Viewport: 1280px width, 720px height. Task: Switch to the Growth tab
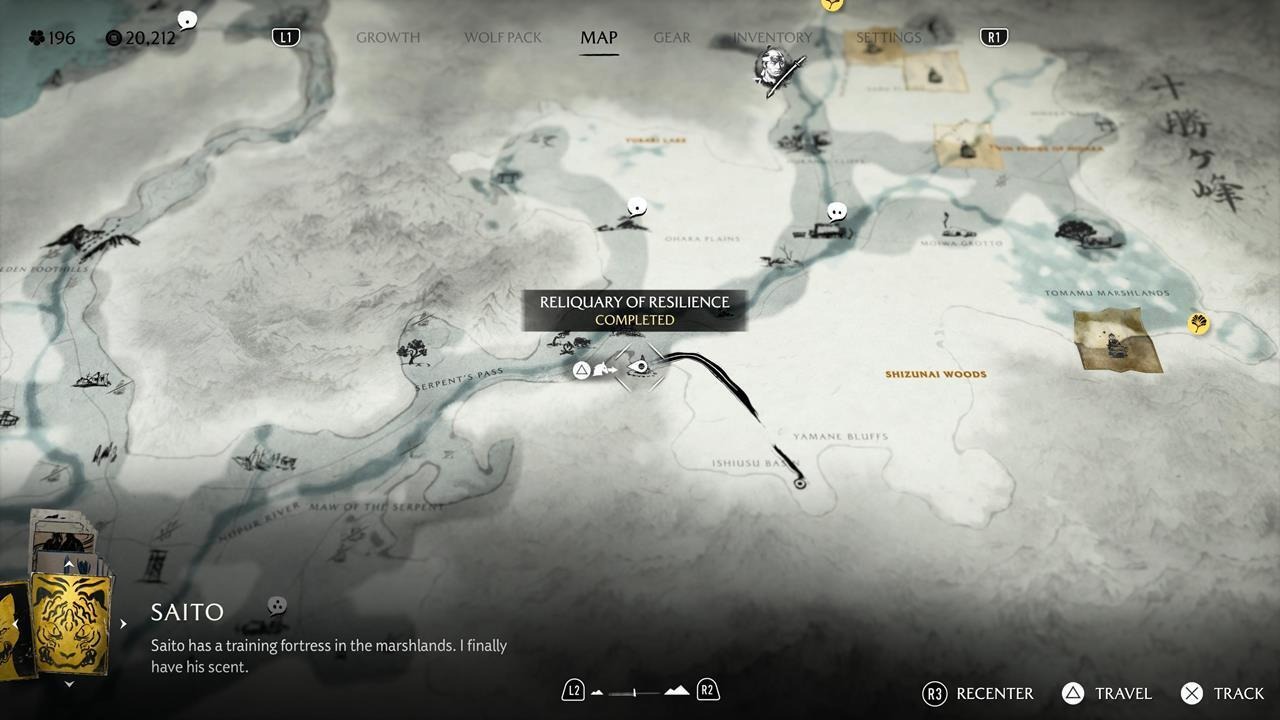click(x=388, y=38)
